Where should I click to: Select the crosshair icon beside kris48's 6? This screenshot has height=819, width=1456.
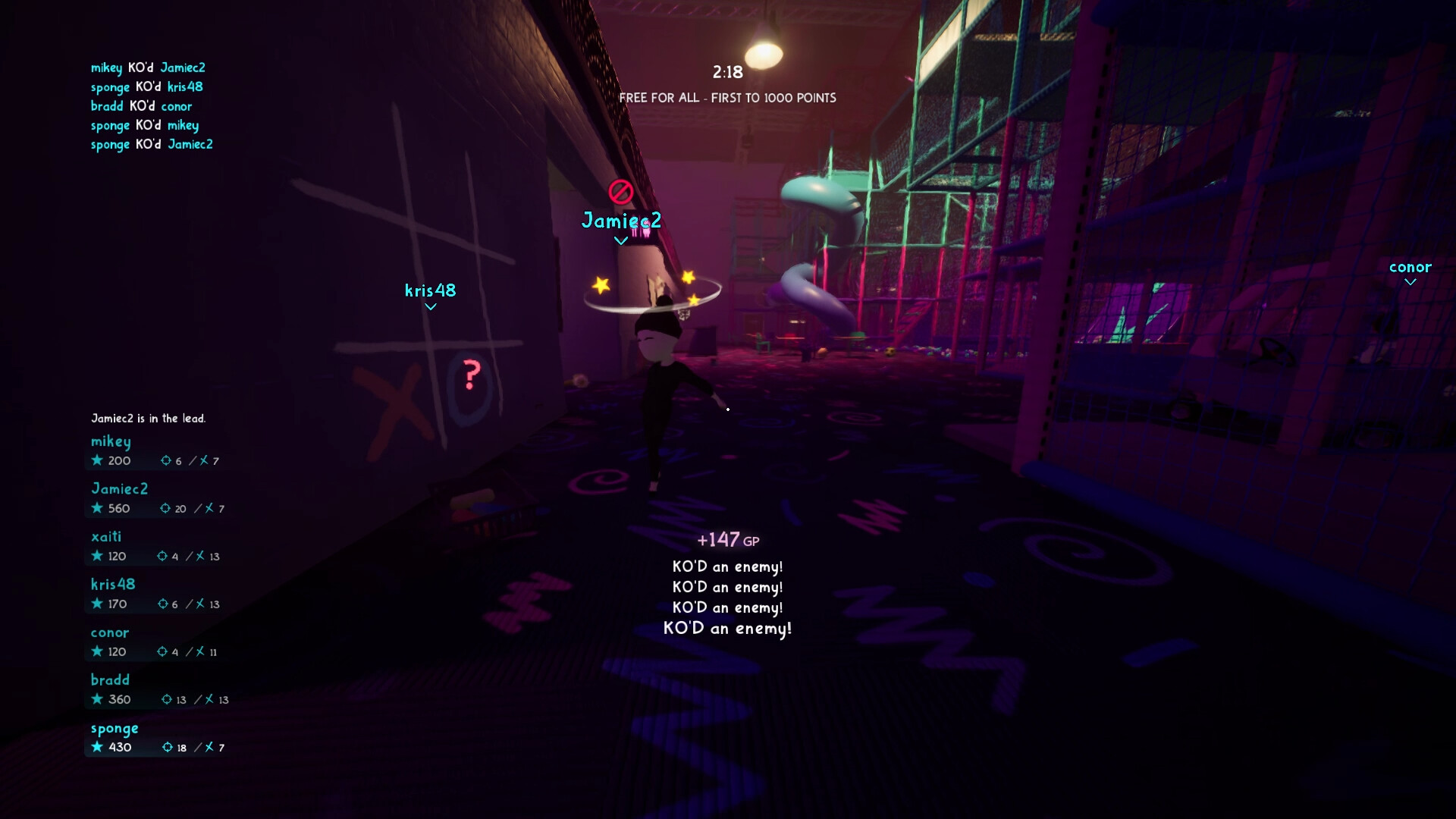point(164,604)
